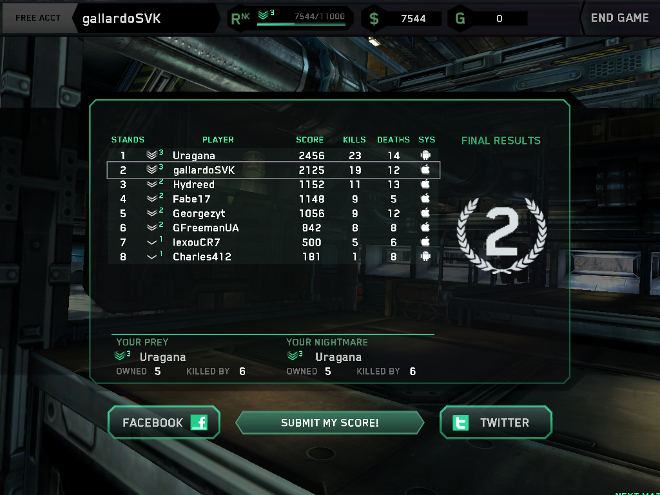This screenshot has height=495, width=660.
Task: Pick Georgezyt's scoreboard entry
Action: pos(272,213)
